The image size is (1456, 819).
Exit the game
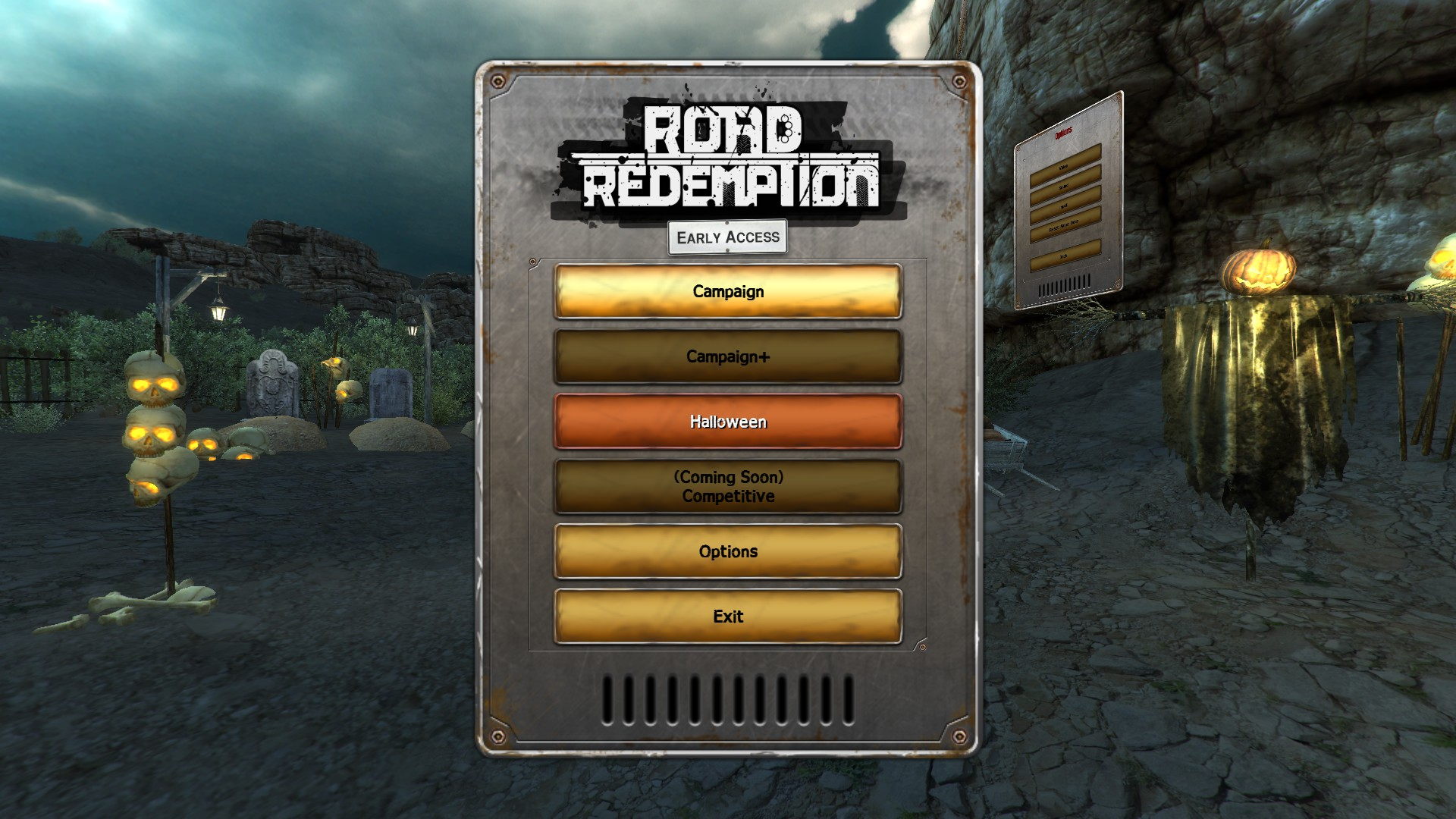click(728, 617)
